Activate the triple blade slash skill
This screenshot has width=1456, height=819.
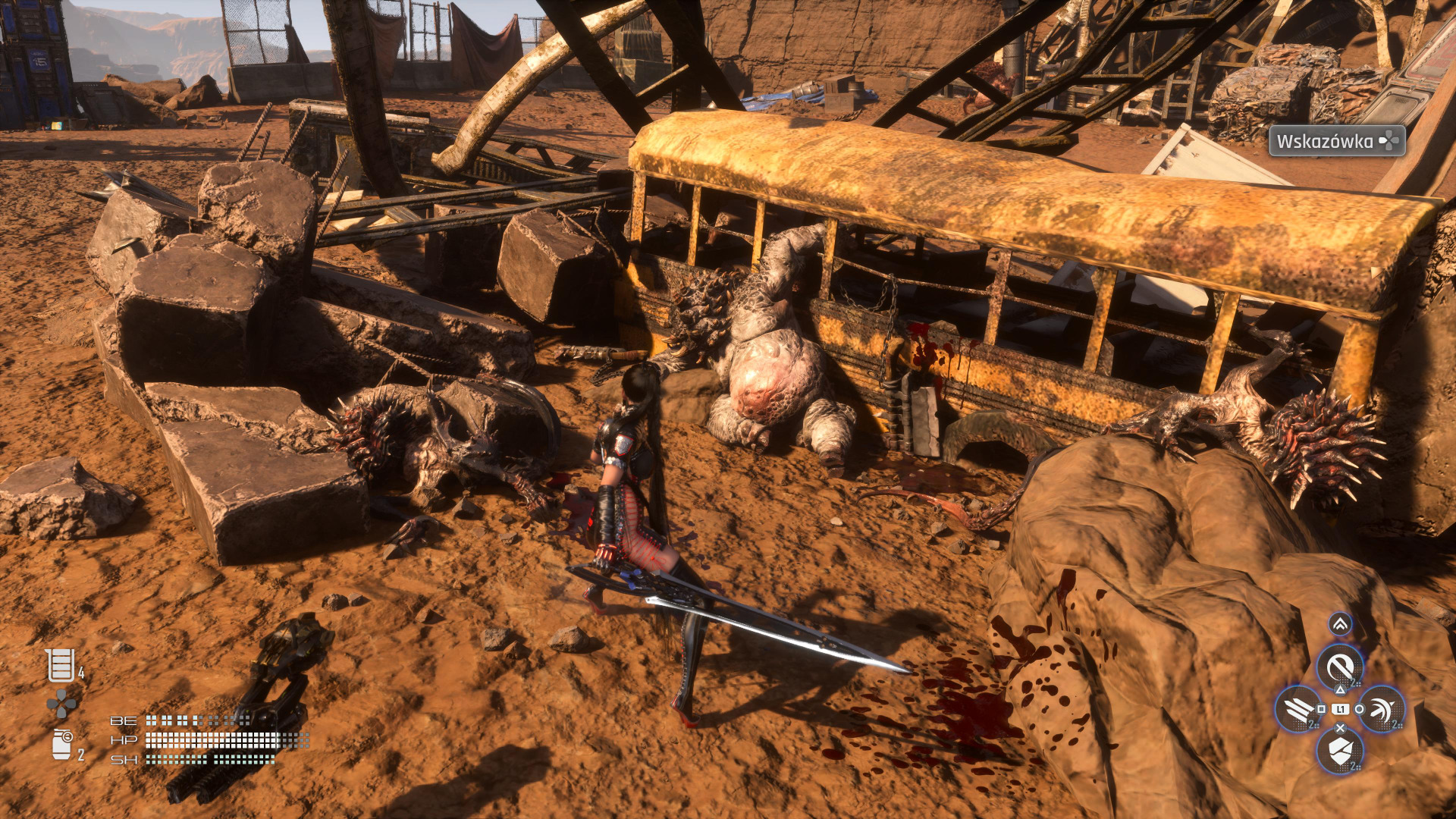coord(1298,710)
